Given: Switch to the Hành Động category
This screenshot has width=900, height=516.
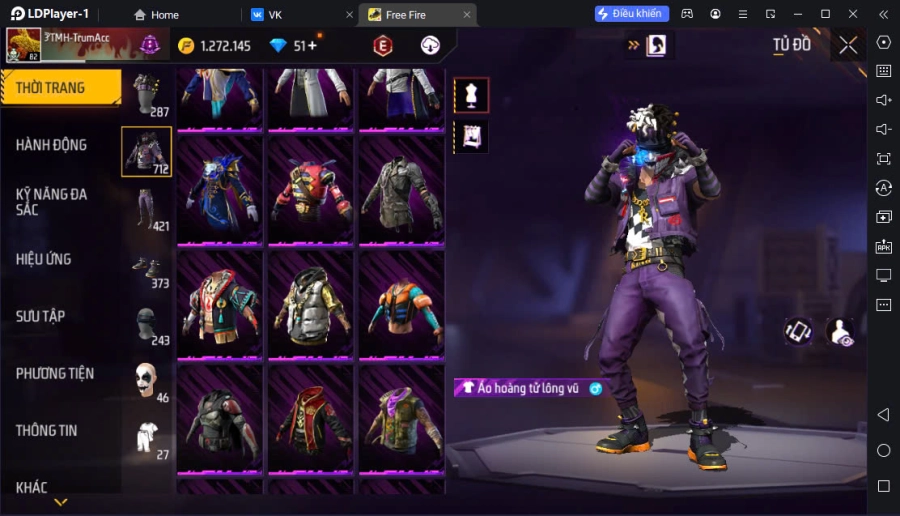Looking at the screenshot, I should tap(52, 145).
